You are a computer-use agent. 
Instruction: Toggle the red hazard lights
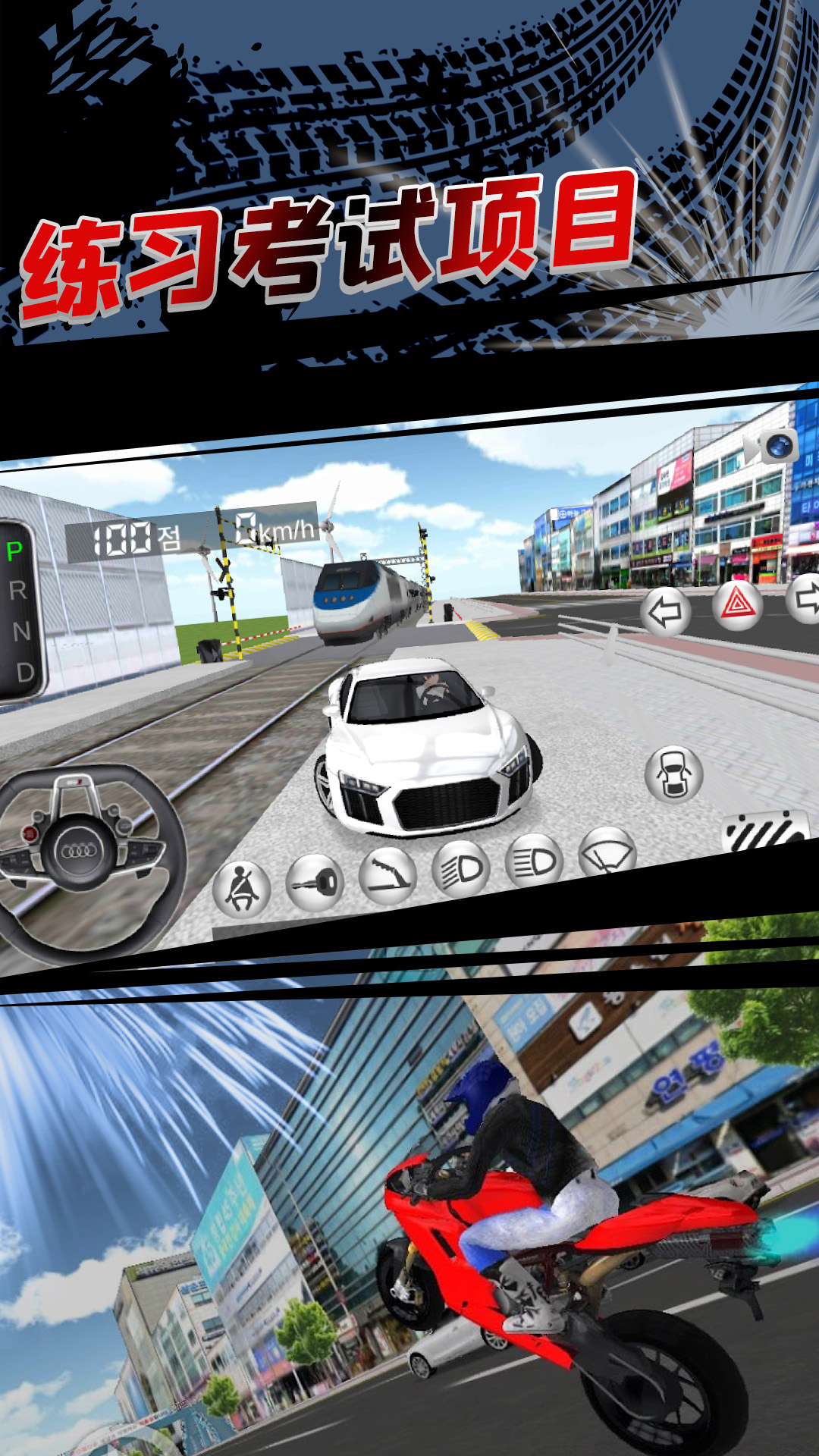737,606
